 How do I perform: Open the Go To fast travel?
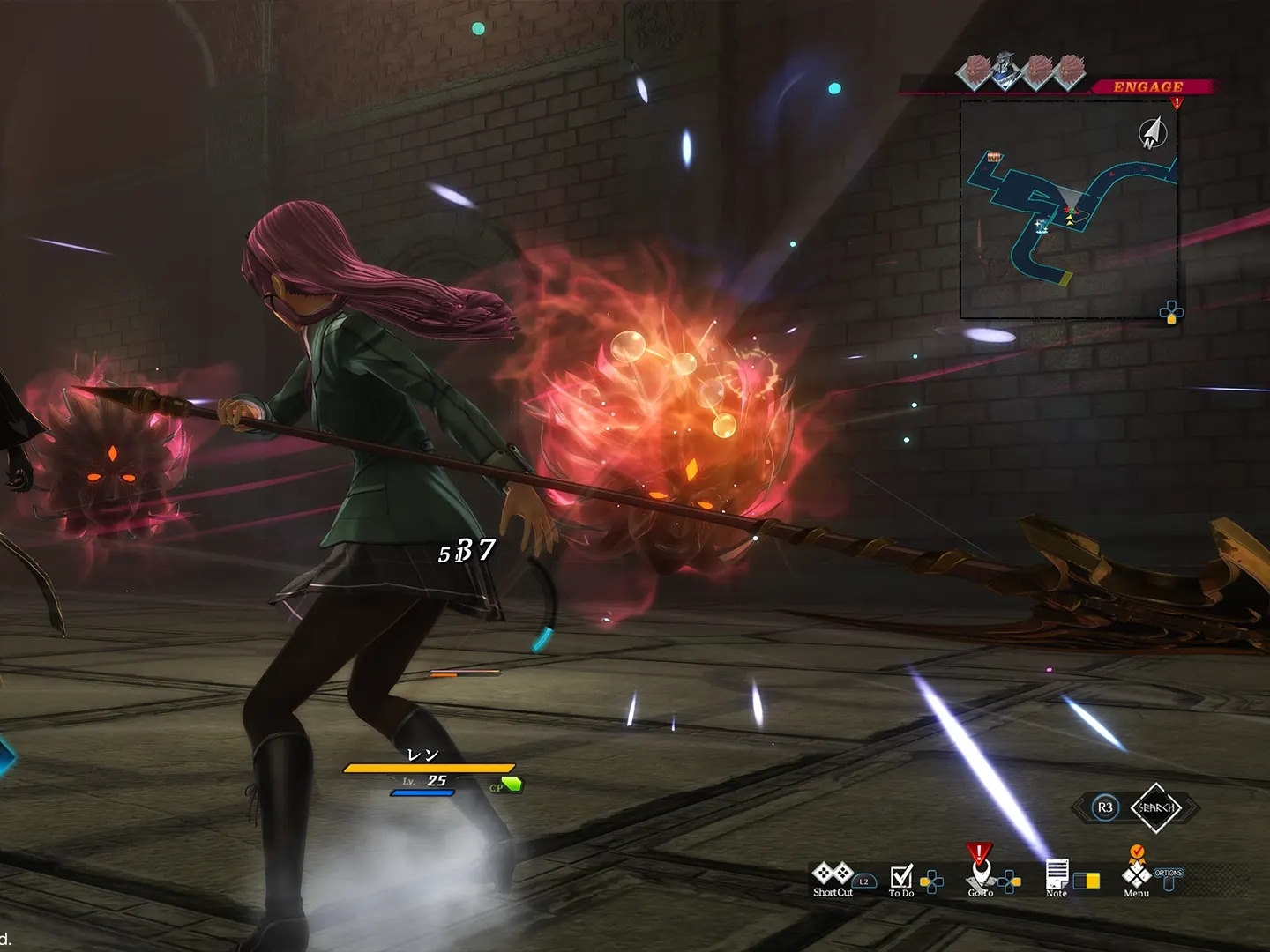click(x=980, y=875)
